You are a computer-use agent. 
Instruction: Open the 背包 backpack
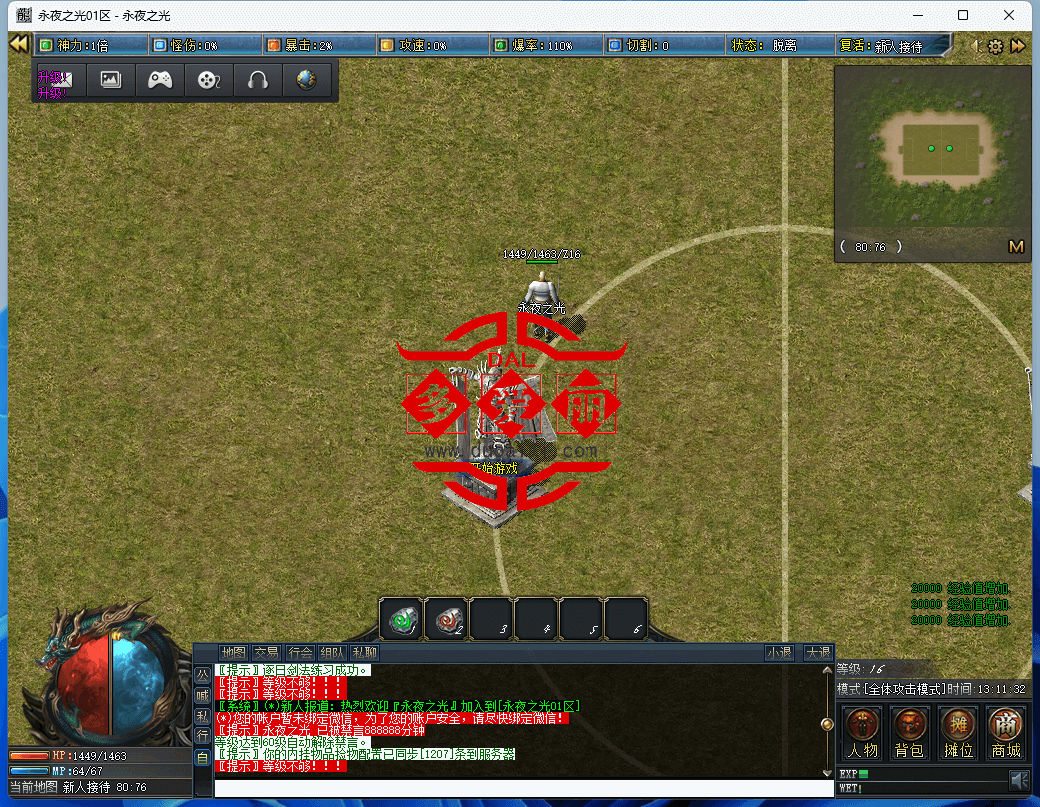click(909, 732)
